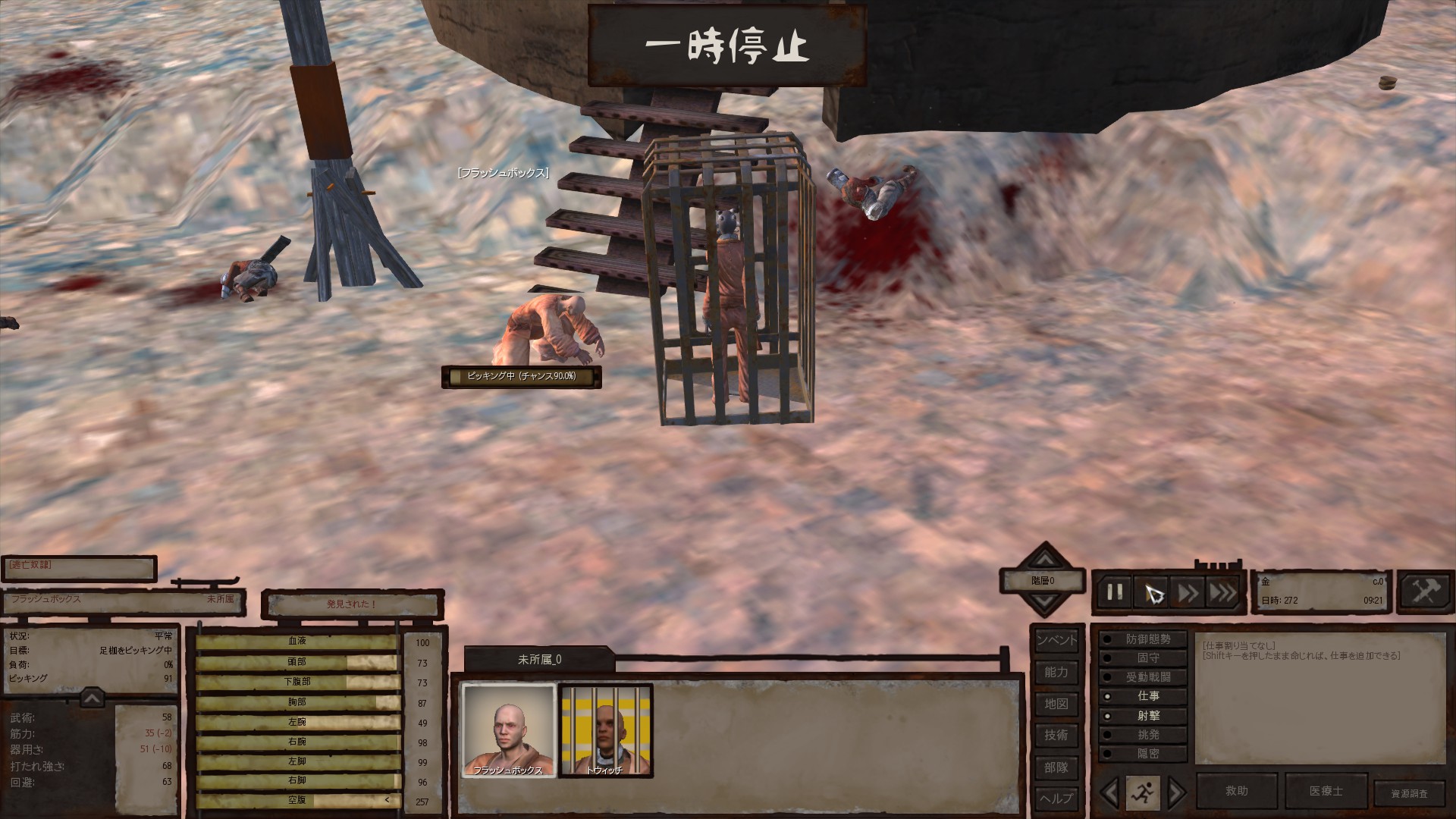Screen dimensions: 1456x819
Task: Toggle the 受動戦闘 passive combat option
Action: tap(1143, 677)
